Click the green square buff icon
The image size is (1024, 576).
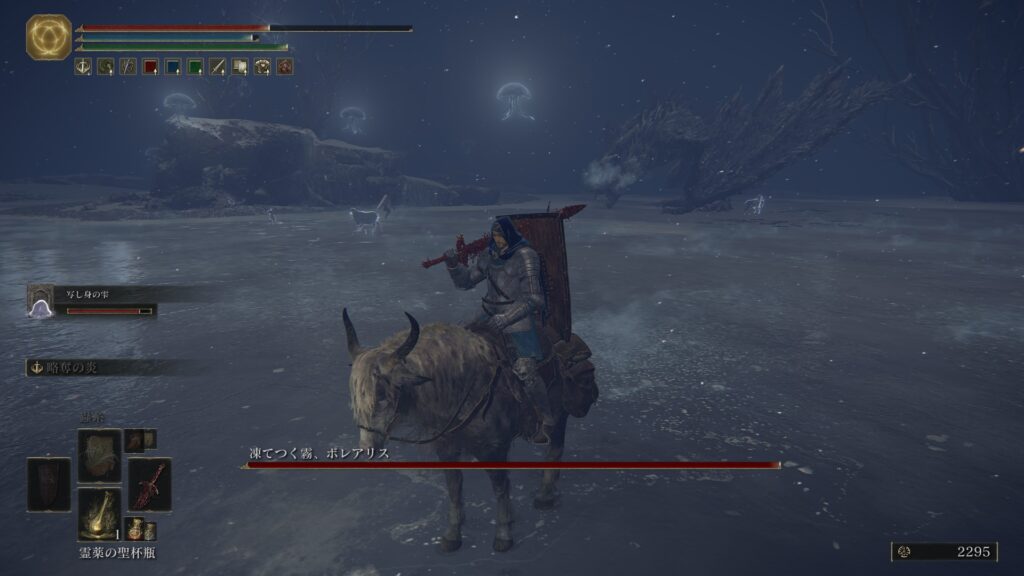pos(195,67)
